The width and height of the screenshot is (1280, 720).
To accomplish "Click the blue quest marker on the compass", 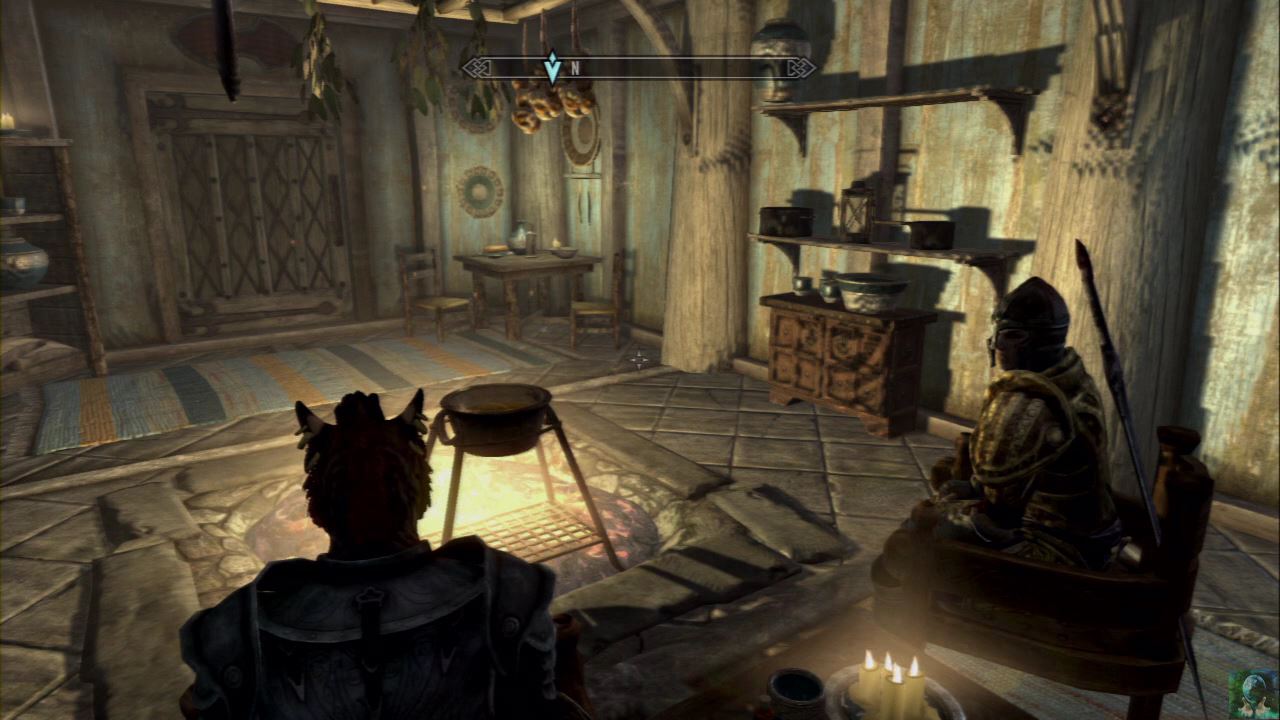I will click(x=552, y=66).
